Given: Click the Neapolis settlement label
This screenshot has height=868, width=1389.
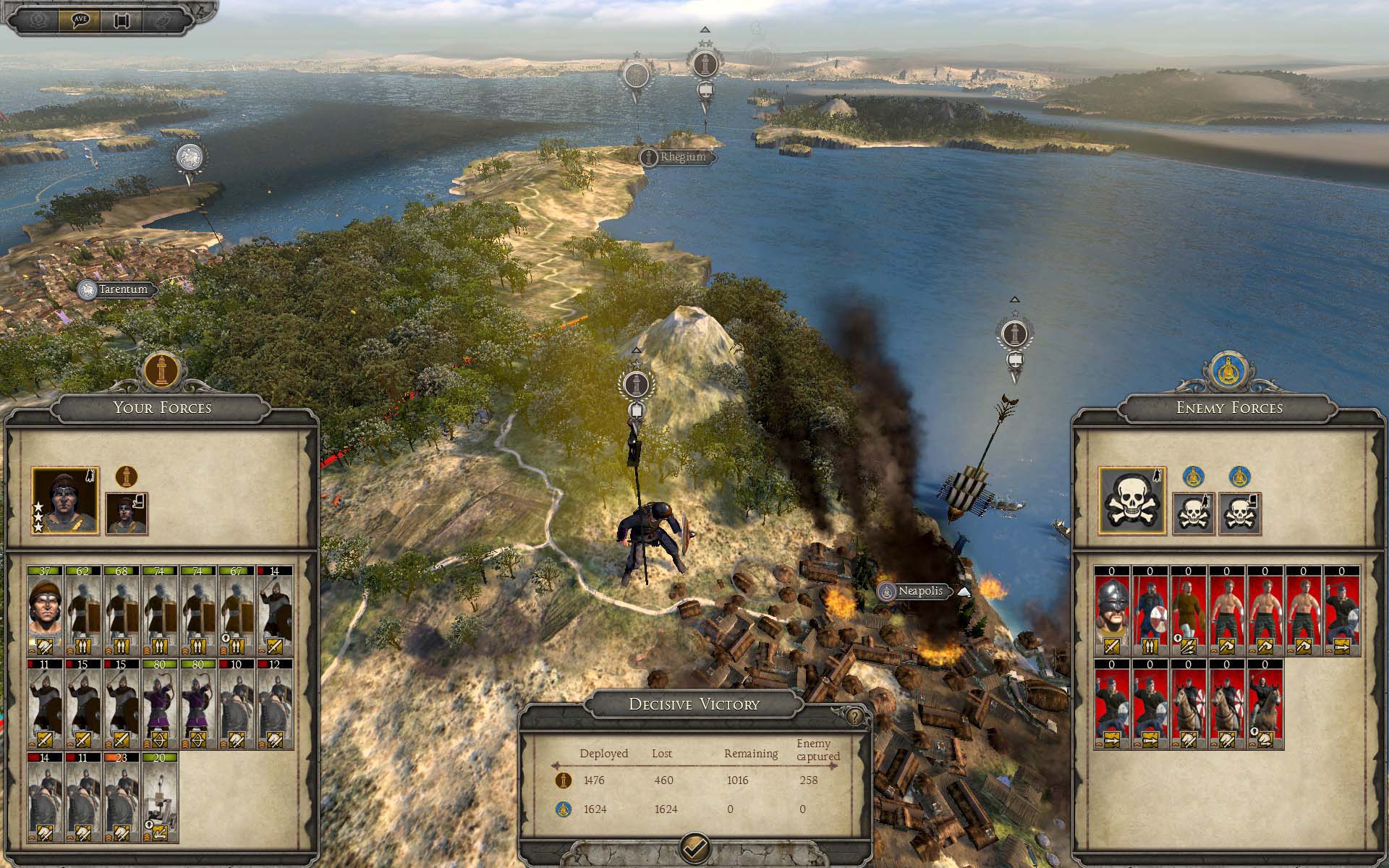Looking at the screenshot, I should pos(919,591).
